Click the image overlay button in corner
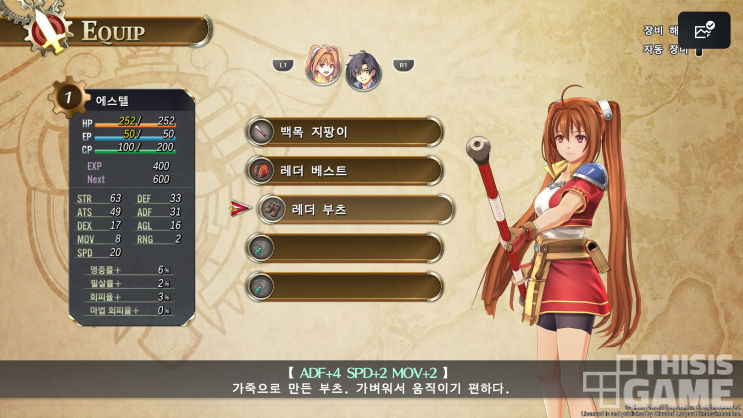The height and width of the screenshot is (418, 743). (x=704, y=31)
